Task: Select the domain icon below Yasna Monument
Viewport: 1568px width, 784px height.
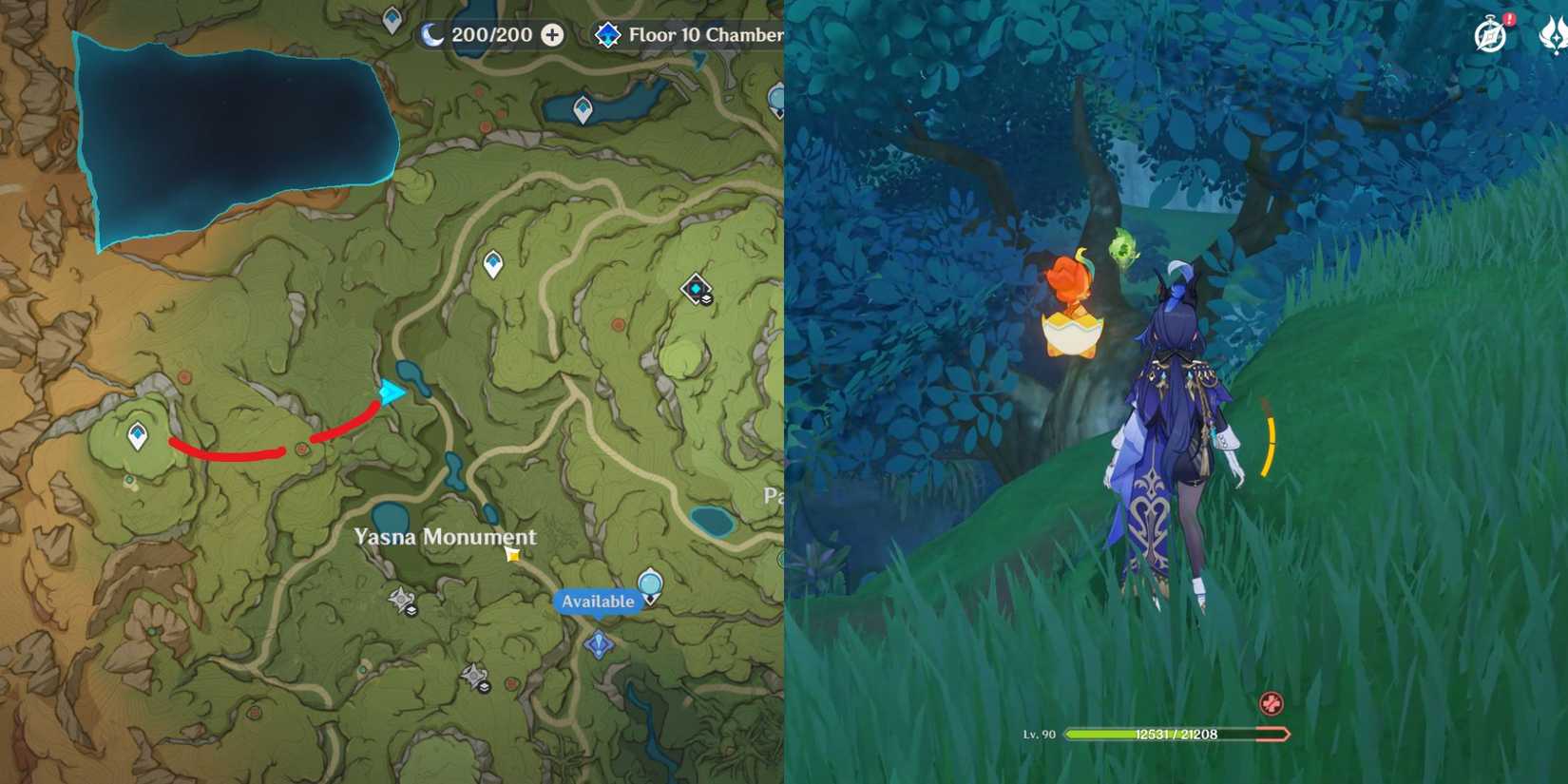Action: 402,597
